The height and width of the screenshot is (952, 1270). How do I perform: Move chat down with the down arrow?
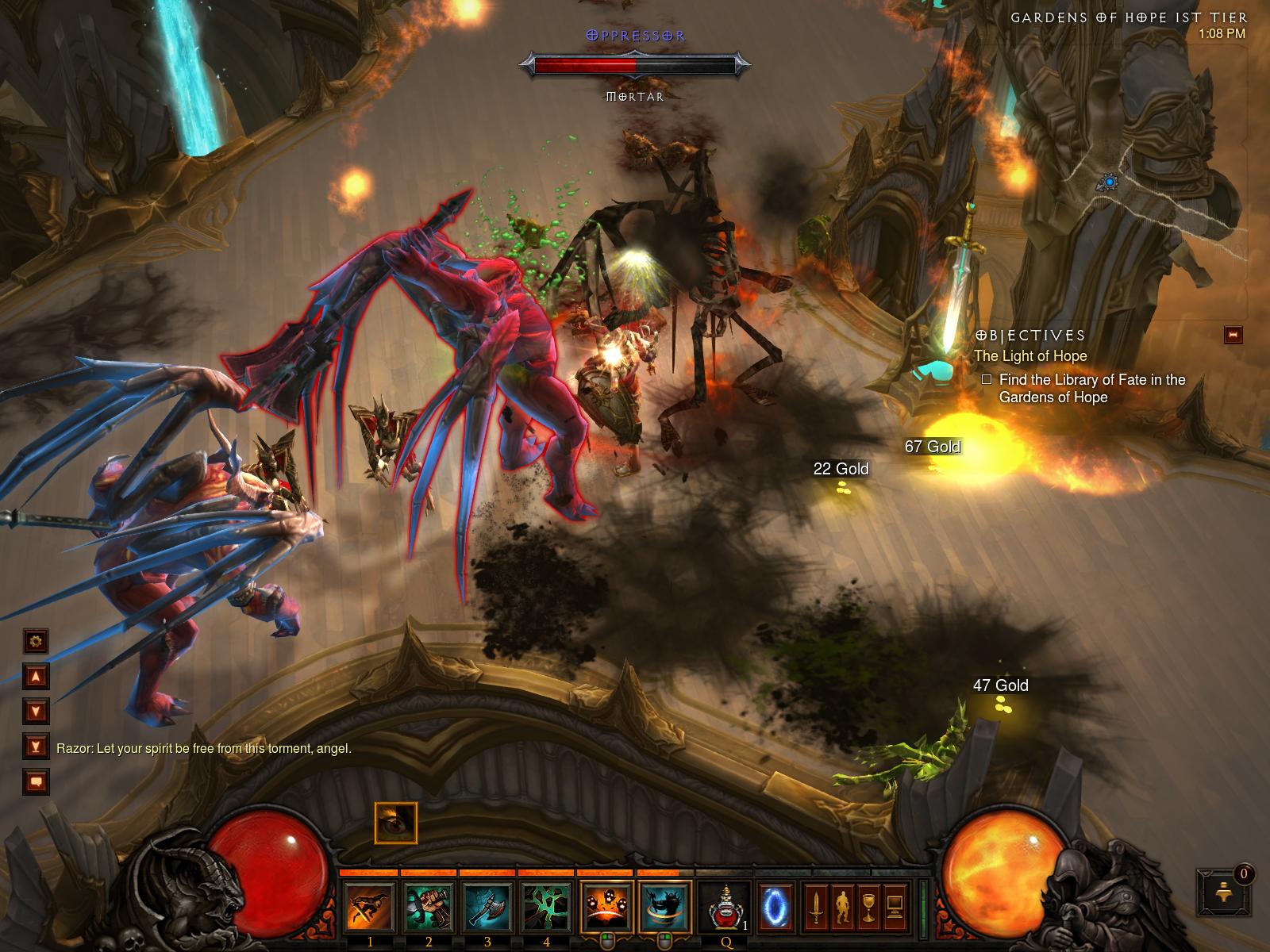point(36,710)
